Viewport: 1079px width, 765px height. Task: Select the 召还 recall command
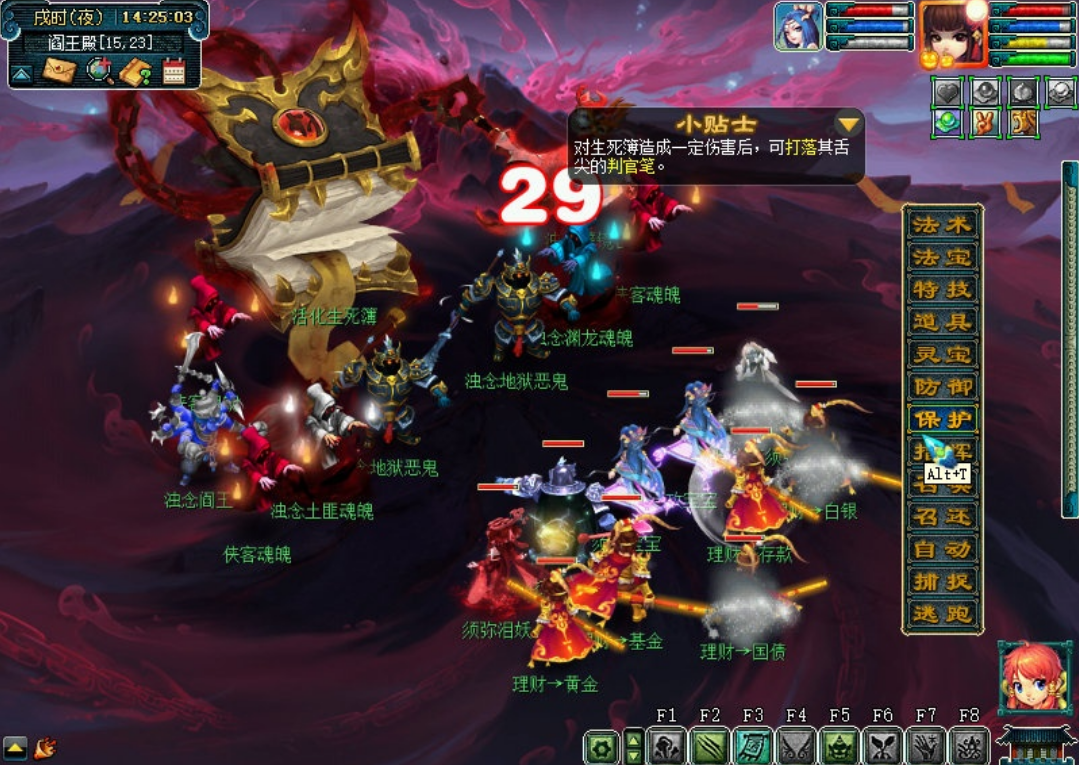942,516
